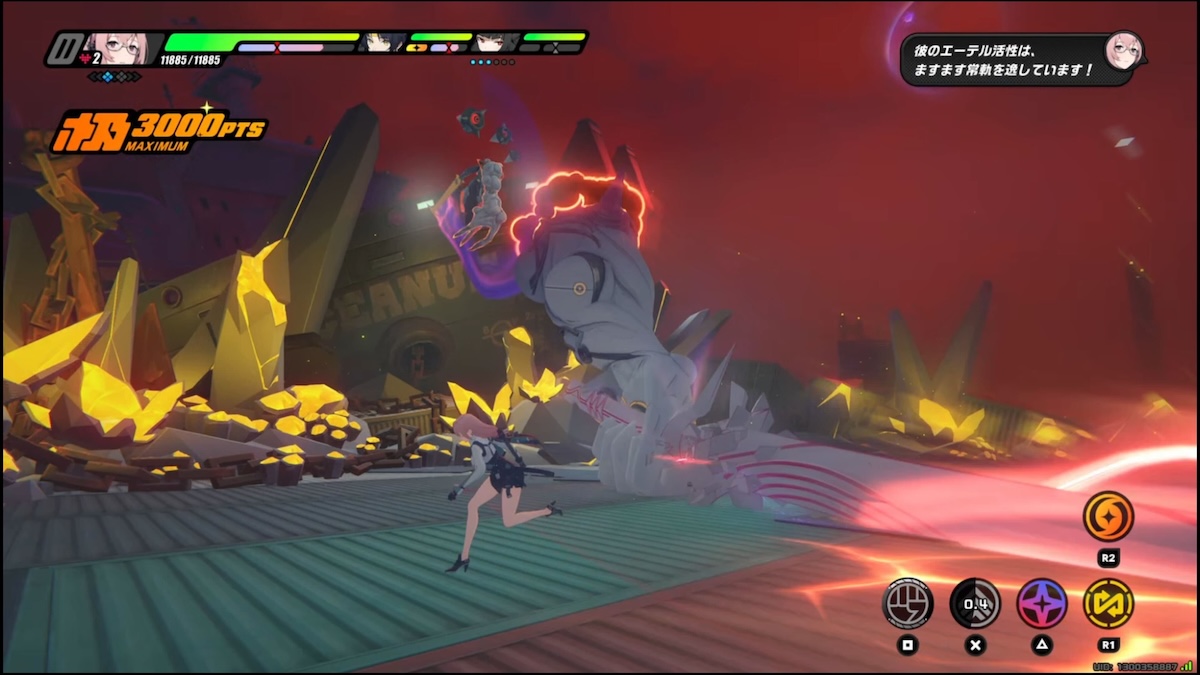The height and width of the screenshot is (675, 1200).
Task: Select the pink-haired active character portrait
Action: (x=118, y=46)
